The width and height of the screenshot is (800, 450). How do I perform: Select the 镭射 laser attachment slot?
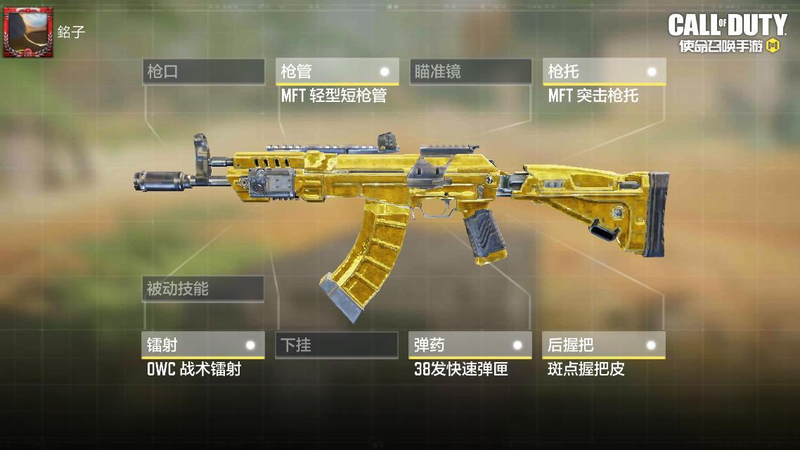[203, 345]
